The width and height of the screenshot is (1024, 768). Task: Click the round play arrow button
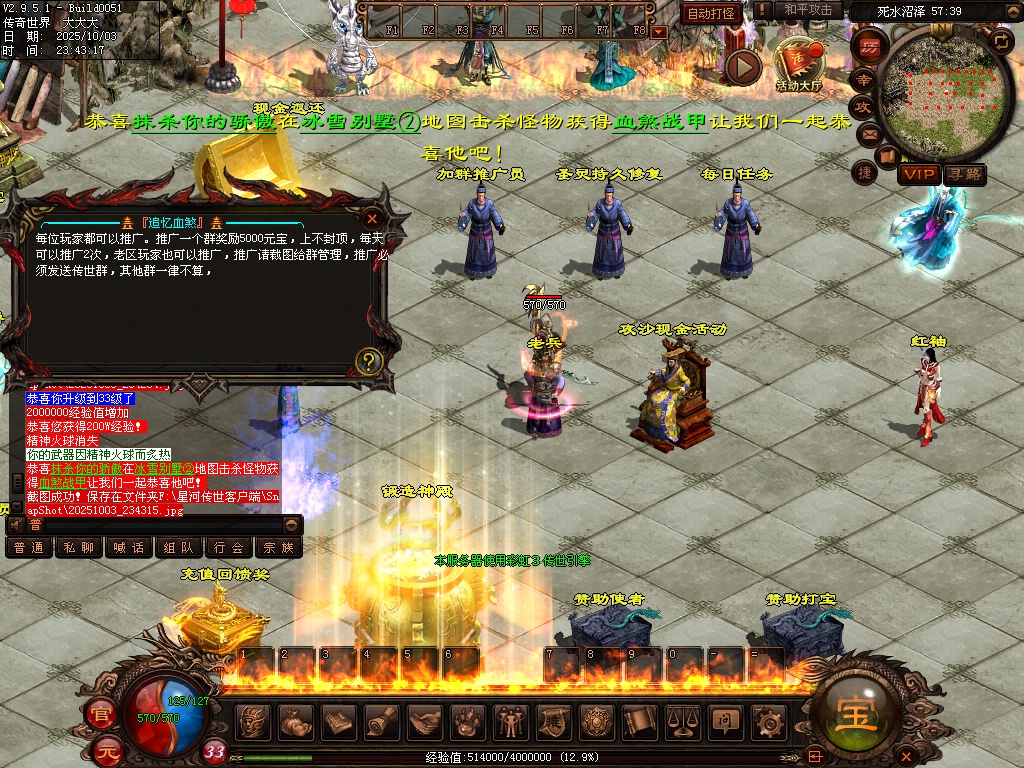coord(743,67)
